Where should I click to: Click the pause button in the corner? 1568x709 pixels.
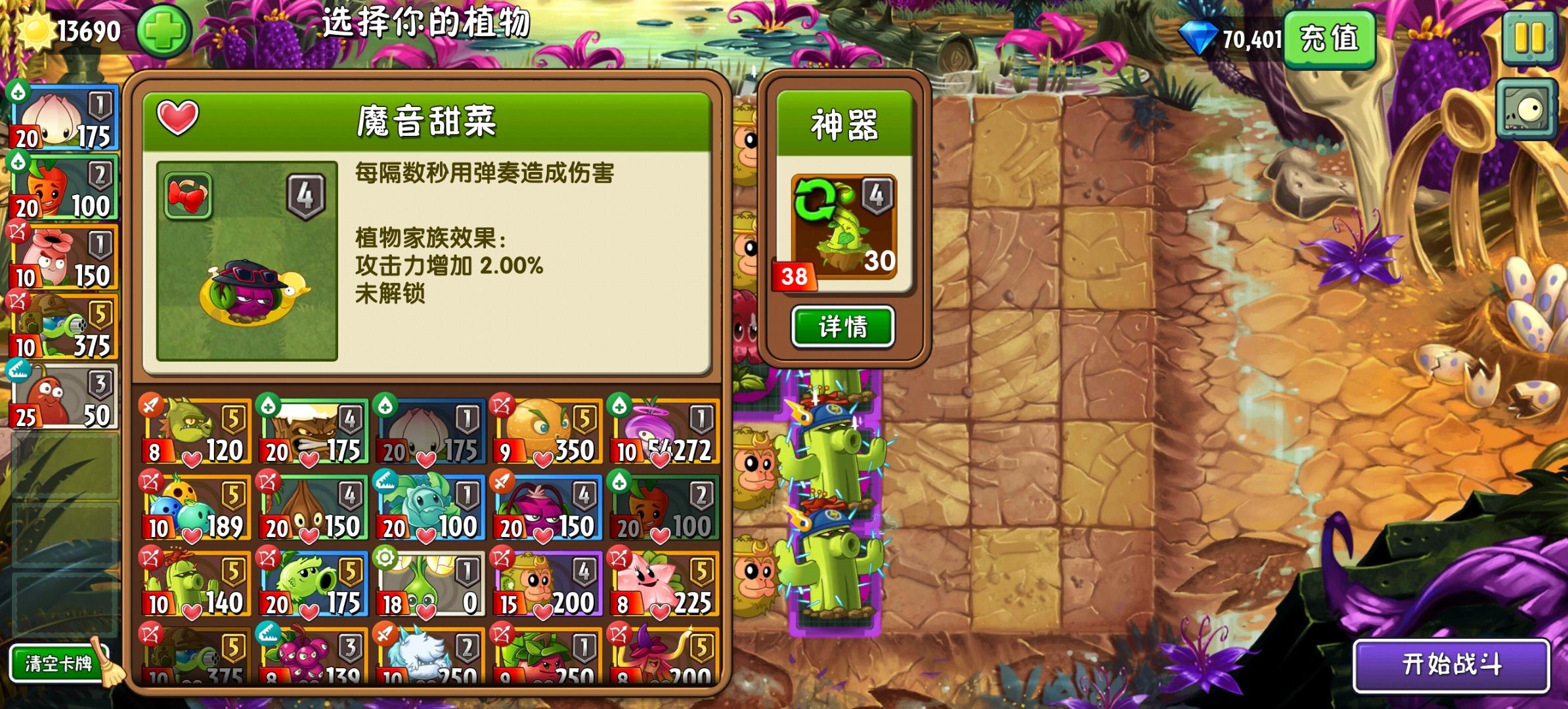[x=1530, y=36]
